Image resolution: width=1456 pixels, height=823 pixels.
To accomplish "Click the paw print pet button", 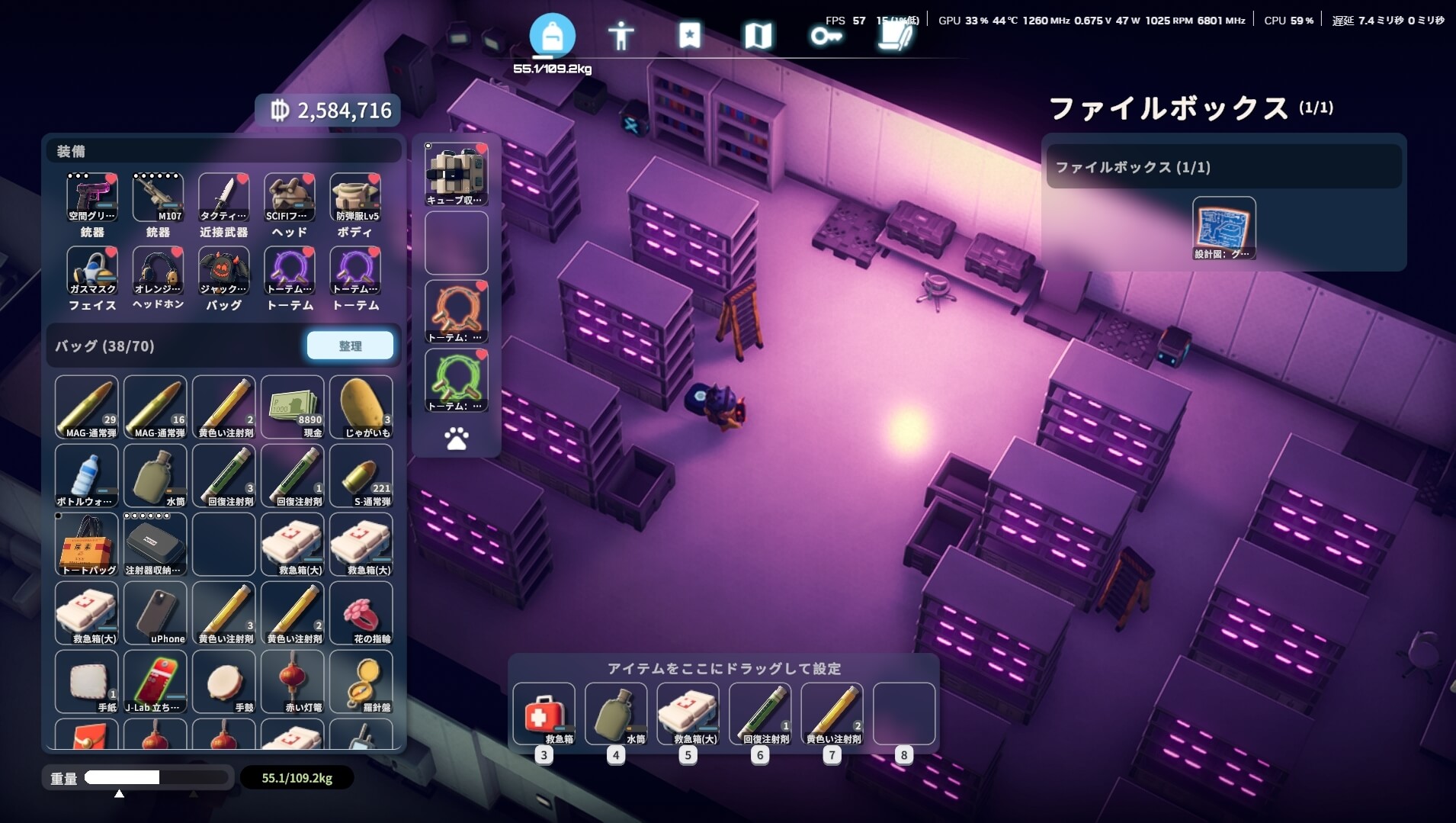I will coord(456,439).
